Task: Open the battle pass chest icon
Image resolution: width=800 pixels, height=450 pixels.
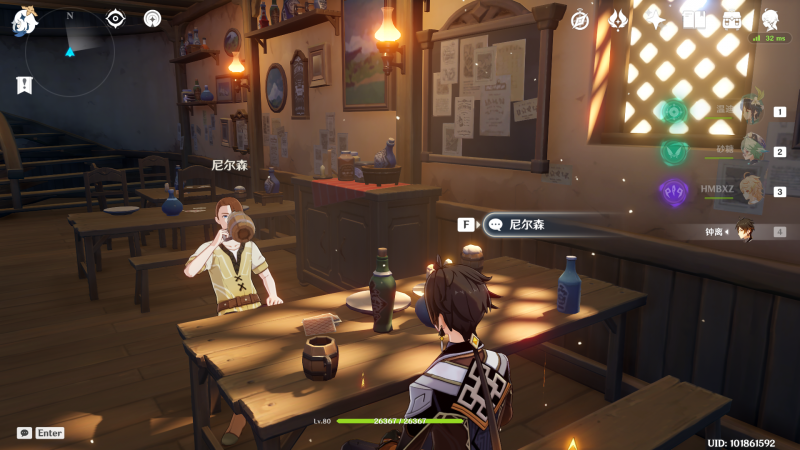Action: [x=732, y=19]
